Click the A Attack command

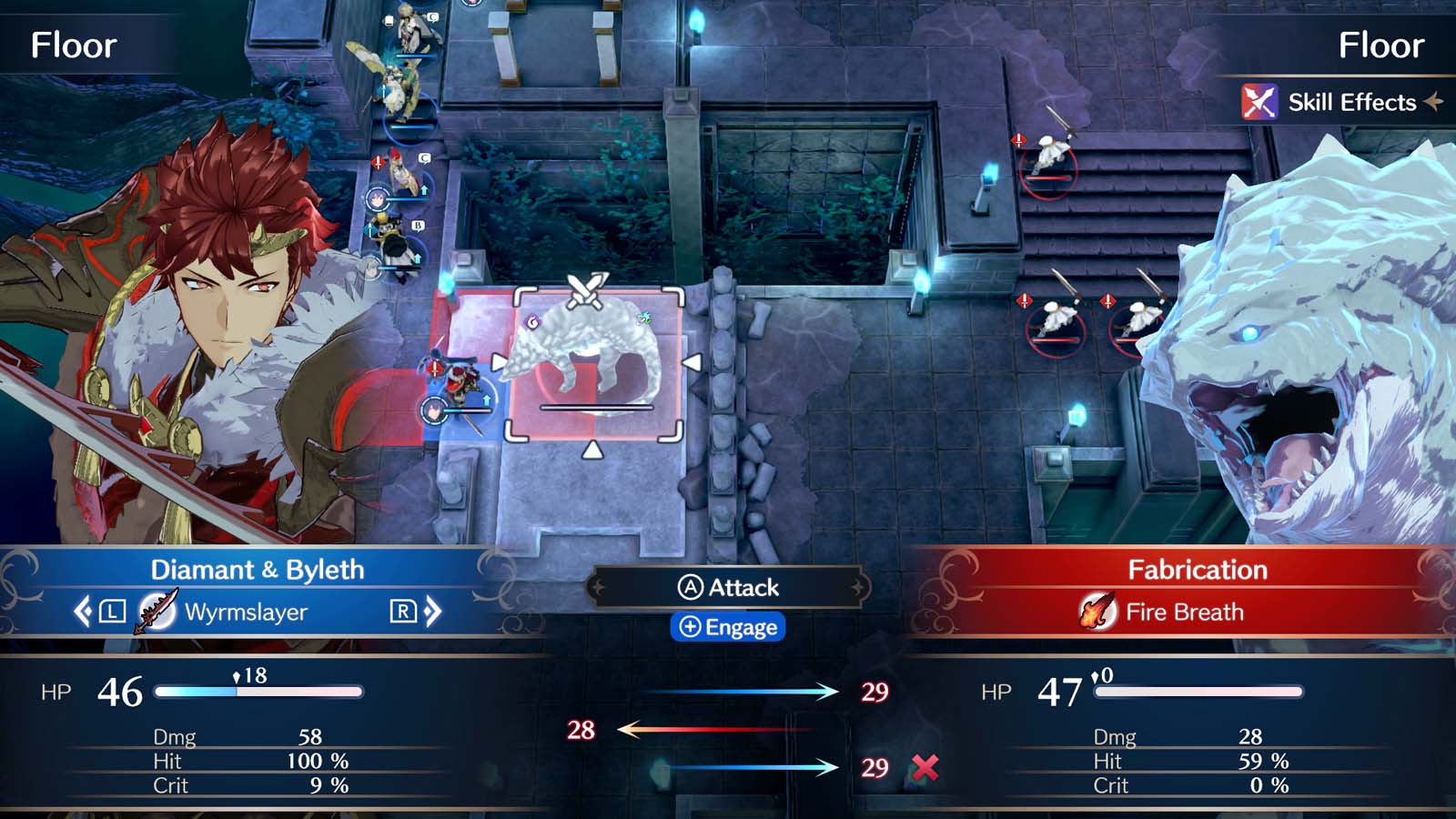(728, 587)
